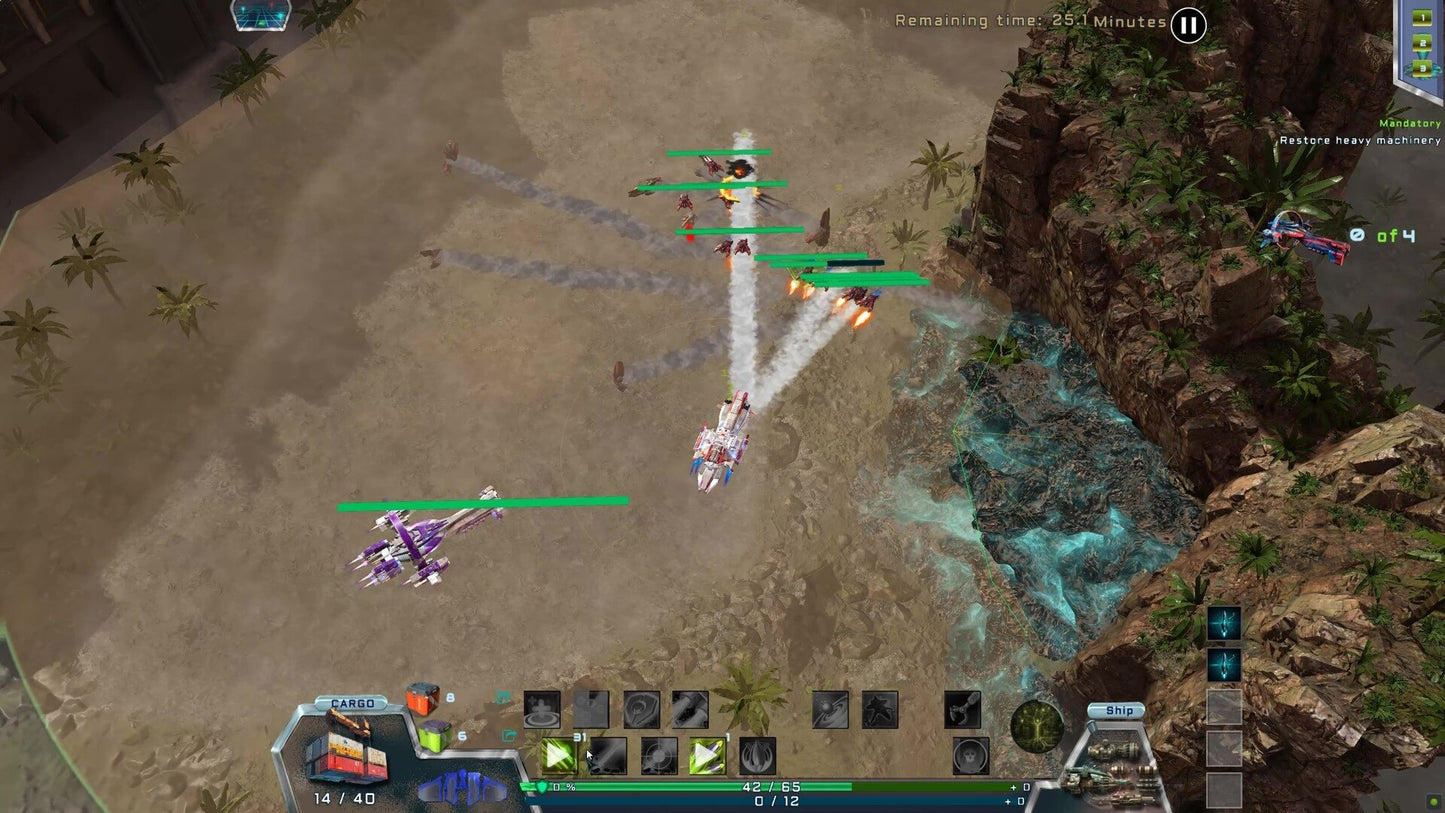
Task: Pause the game with the circular pause button
Action: click(1187, 25)
